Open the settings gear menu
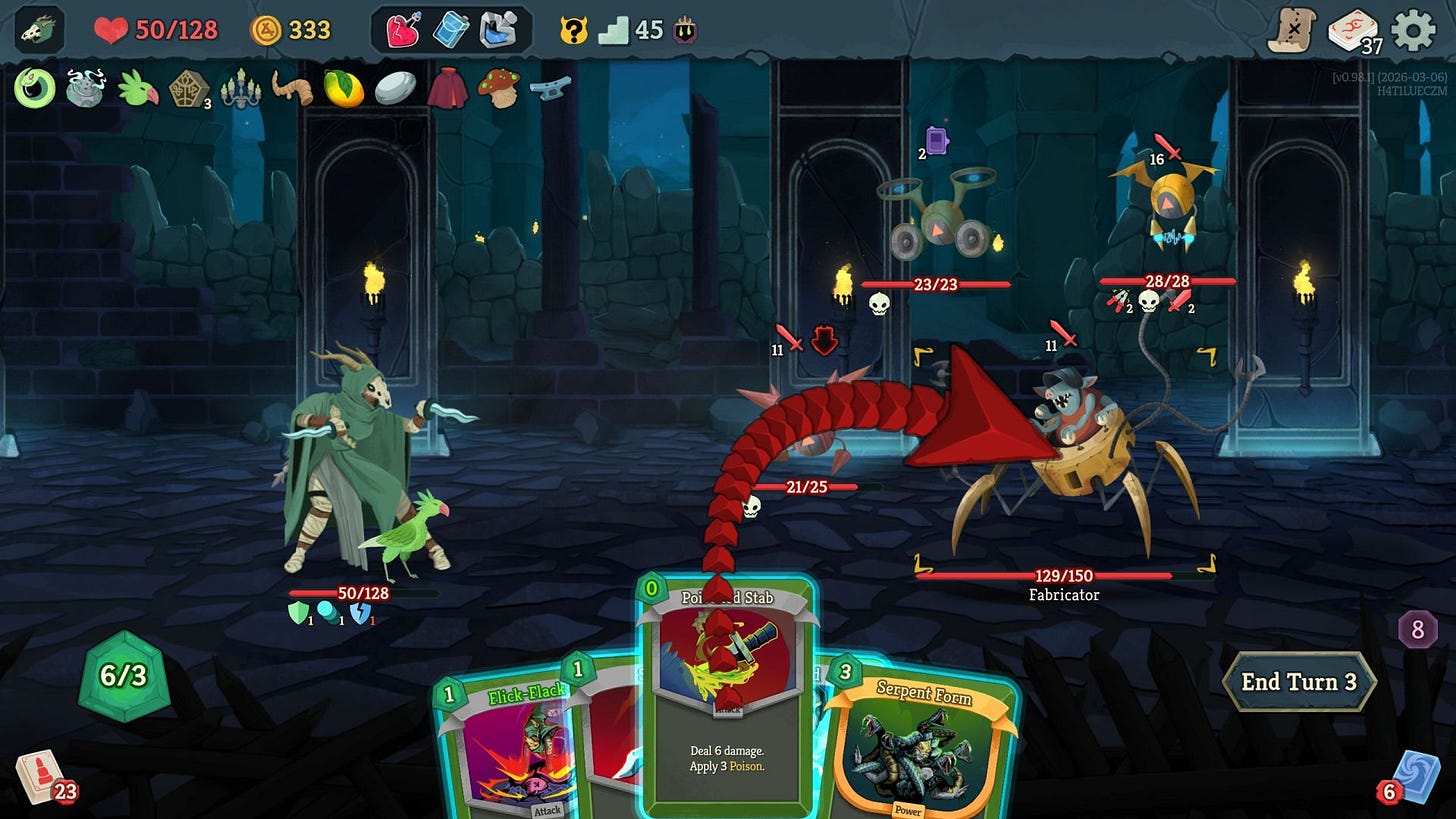The height and width of the screenshot is (819, 1456). point(1411,32)
